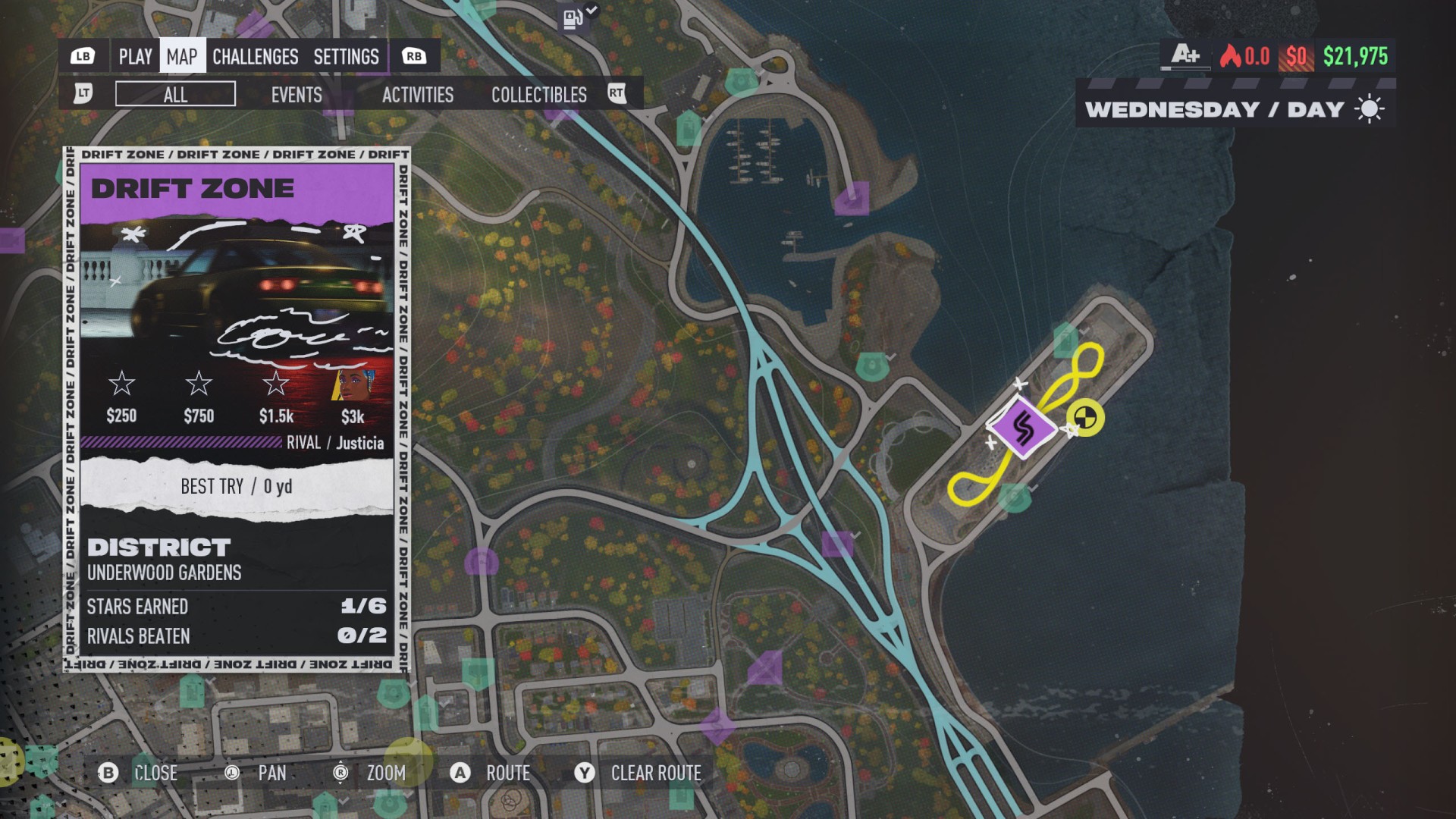Image resolution: width=1456 pixels, height=819 pixels.
Task: Click the yellow waypoint marker near the pier
Action: tap(1084, 418)
